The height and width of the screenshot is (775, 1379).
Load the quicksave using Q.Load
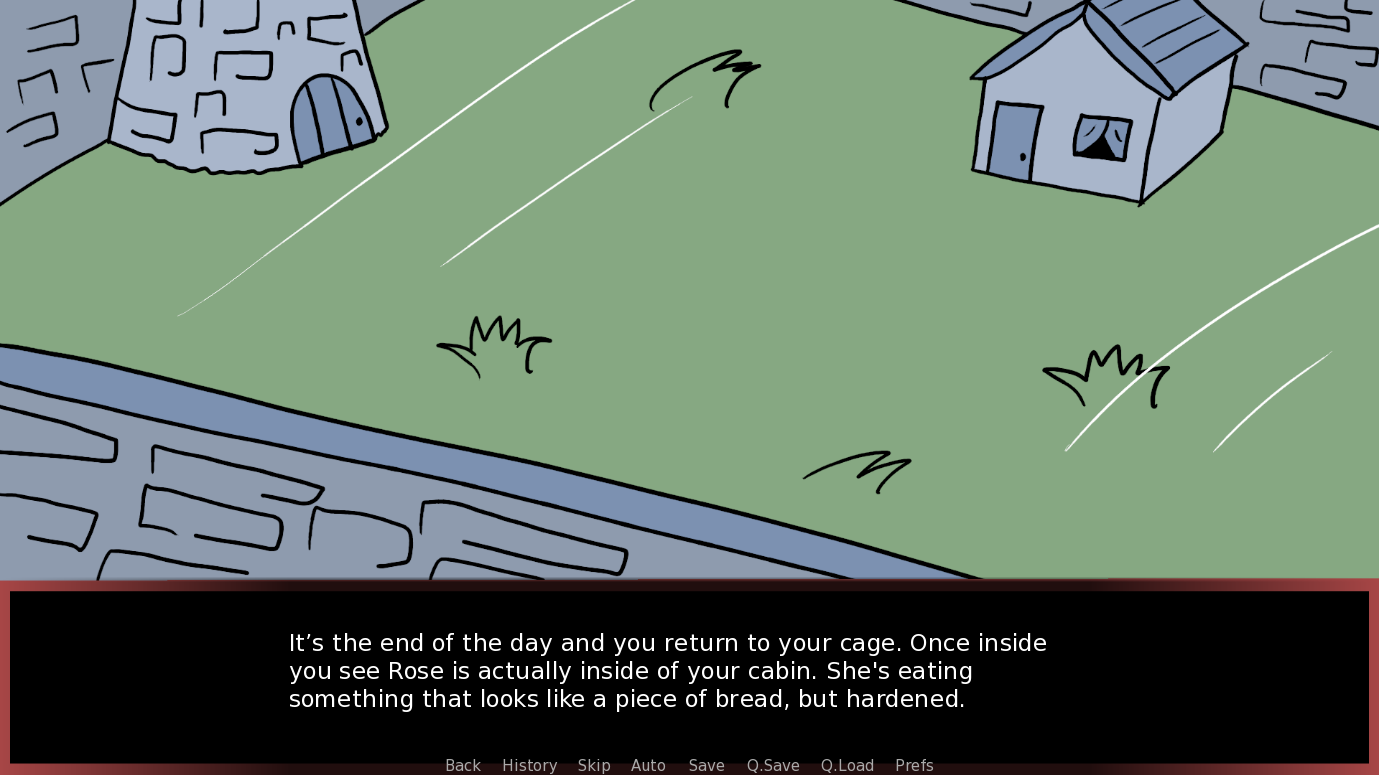coord(847,765)
